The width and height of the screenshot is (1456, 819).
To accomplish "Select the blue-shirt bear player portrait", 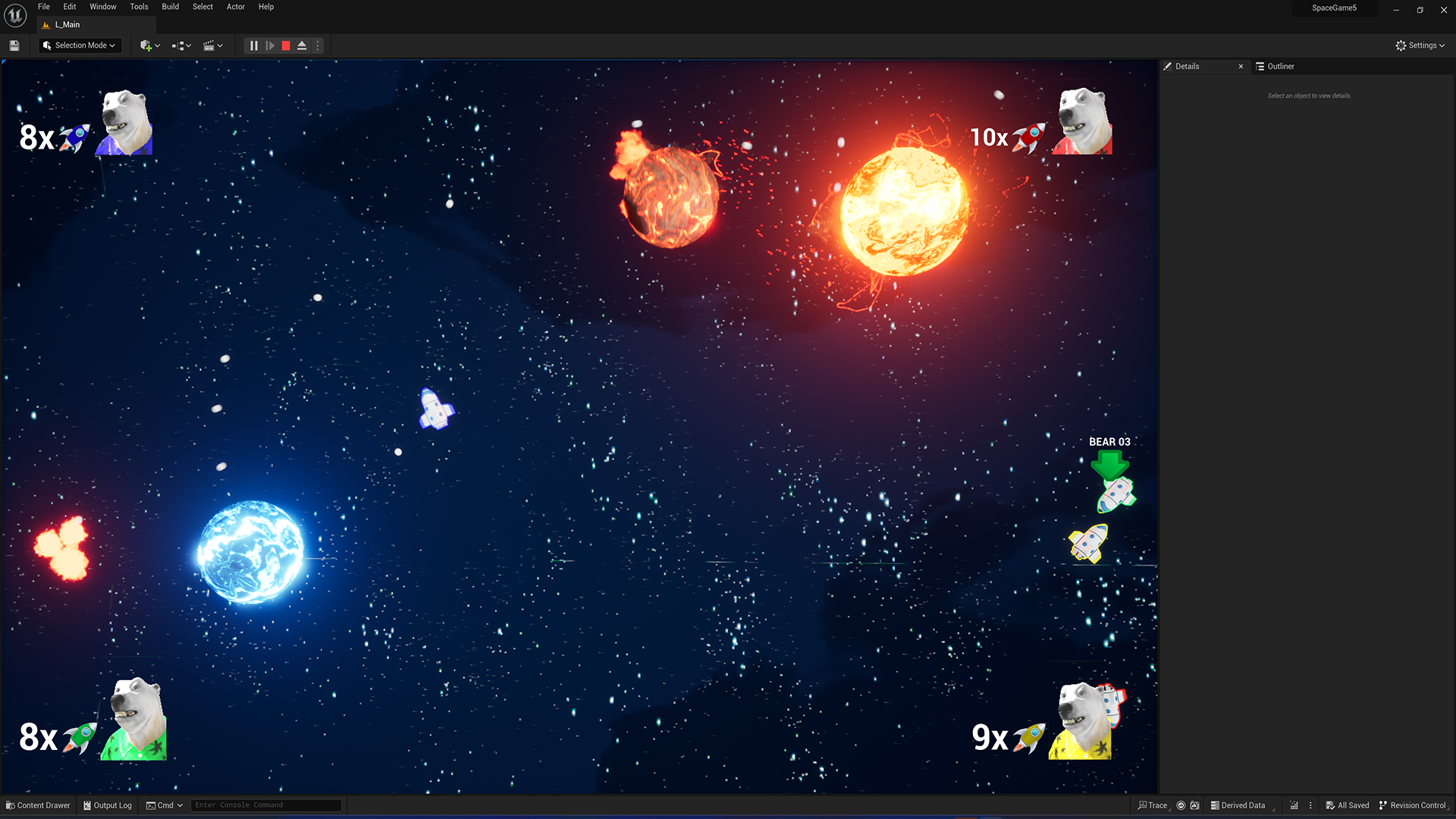I will pos(125,123).
